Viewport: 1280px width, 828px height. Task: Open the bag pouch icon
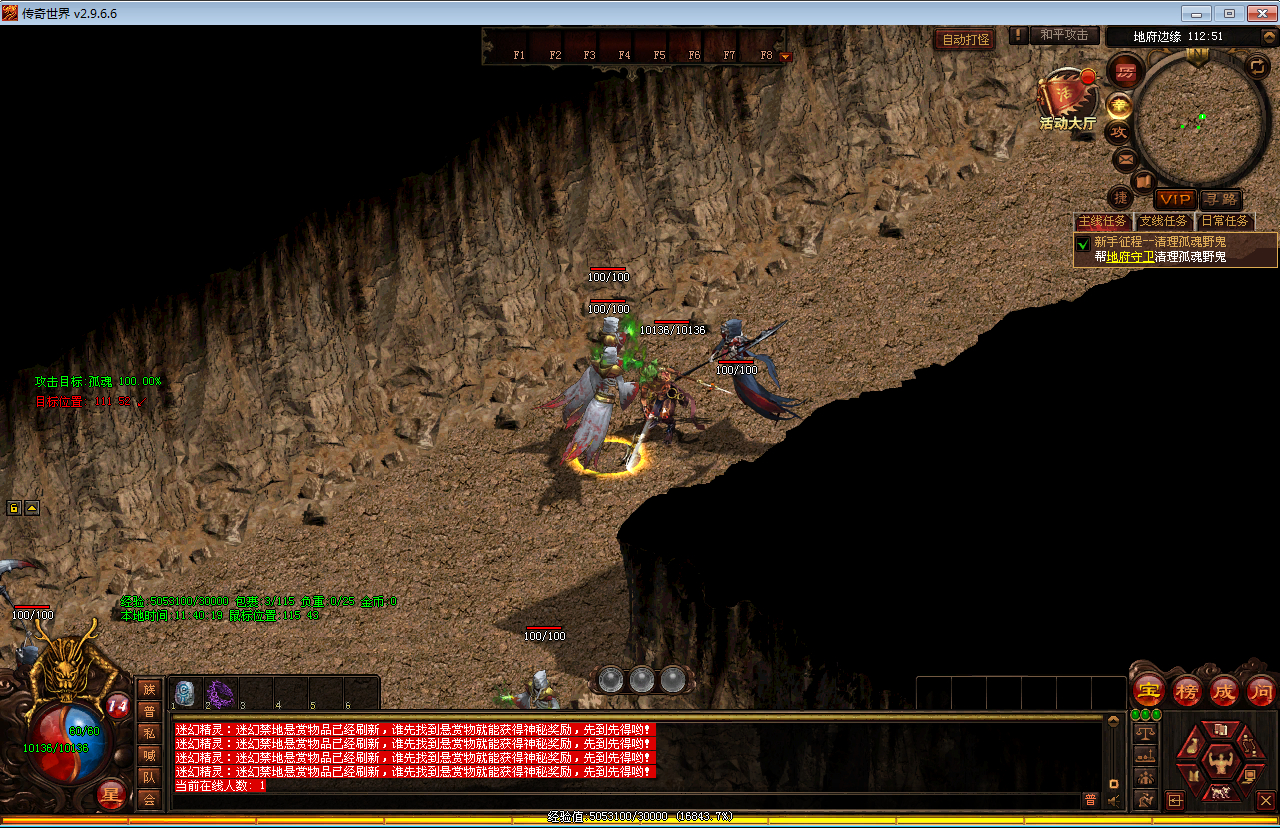[x=1194, y=746]
